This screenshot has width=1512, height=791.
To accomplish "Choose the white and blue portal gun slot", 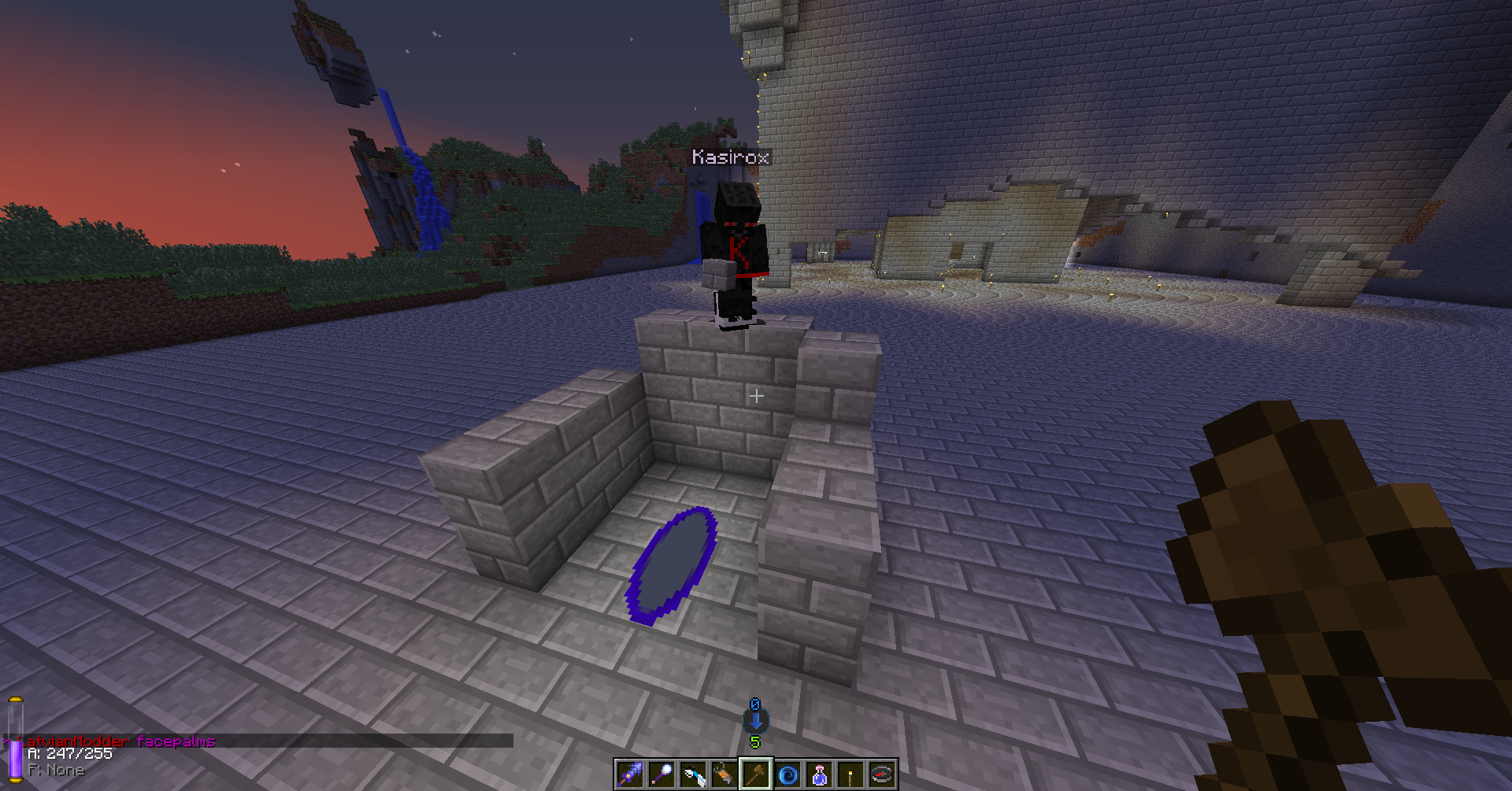I will pyautogui.click(x=693, y=774).
